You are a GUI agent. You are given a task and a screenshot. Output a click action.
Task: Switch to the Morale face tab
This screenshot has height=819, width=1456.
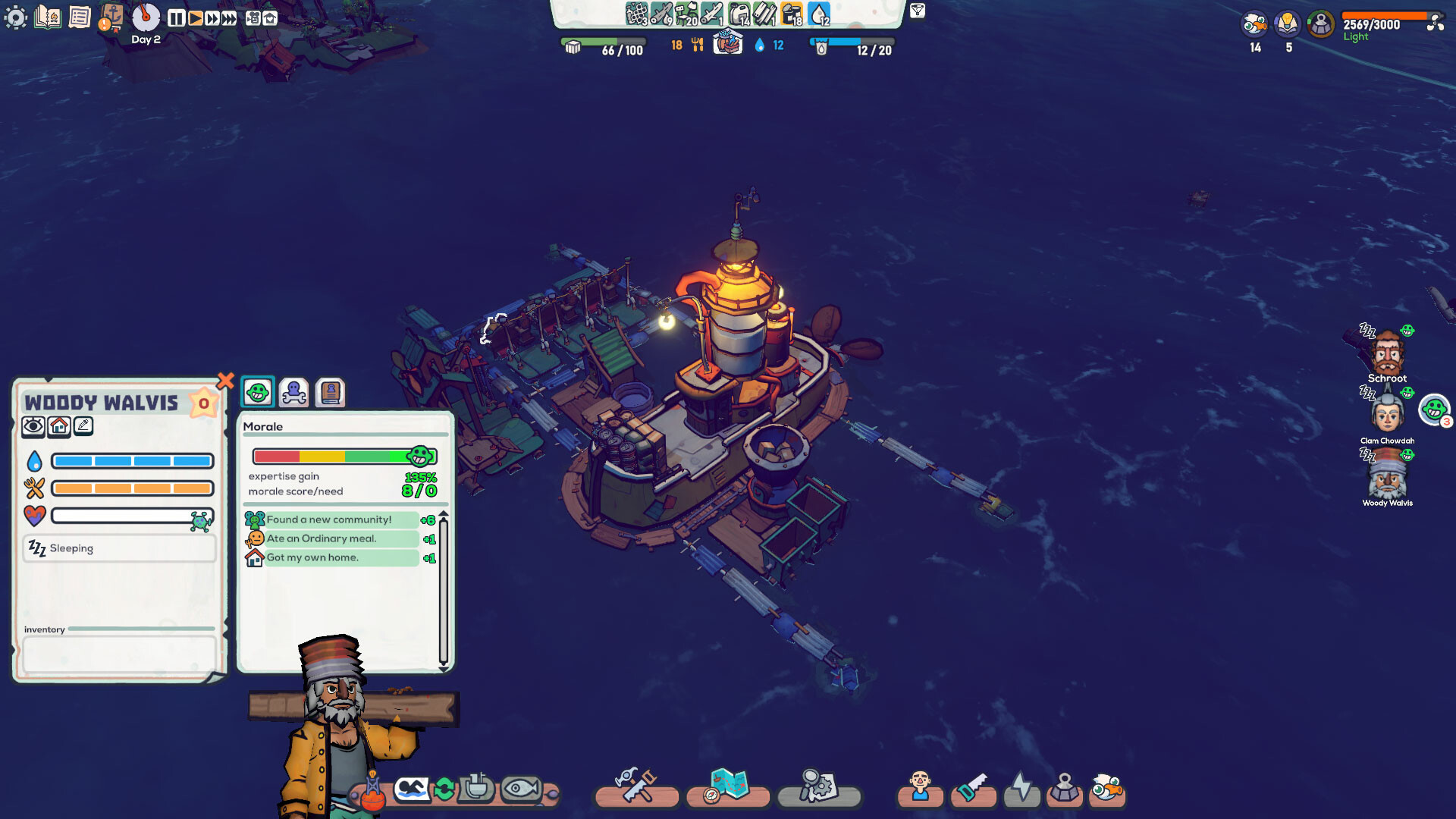[257, 392]
